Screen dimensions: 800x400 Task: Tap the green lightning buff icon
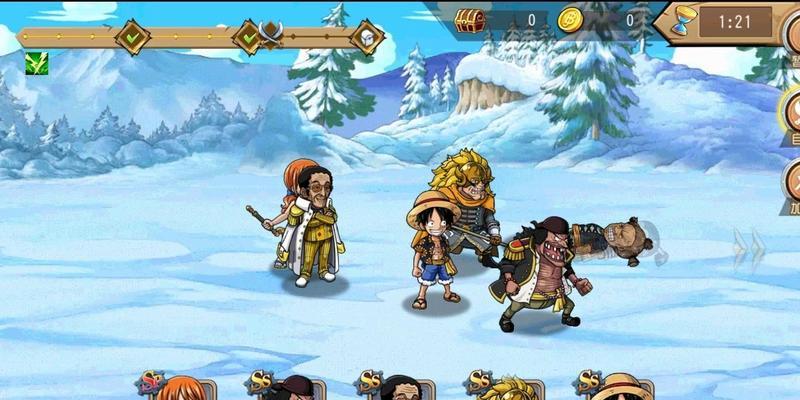click(36, 62)
